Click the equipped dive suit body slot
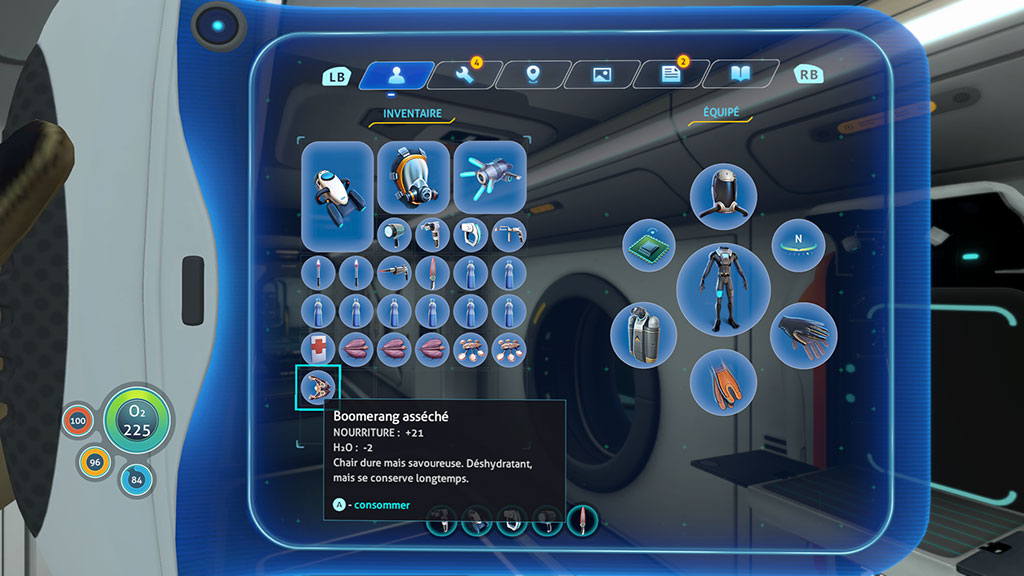 [723, 289]
